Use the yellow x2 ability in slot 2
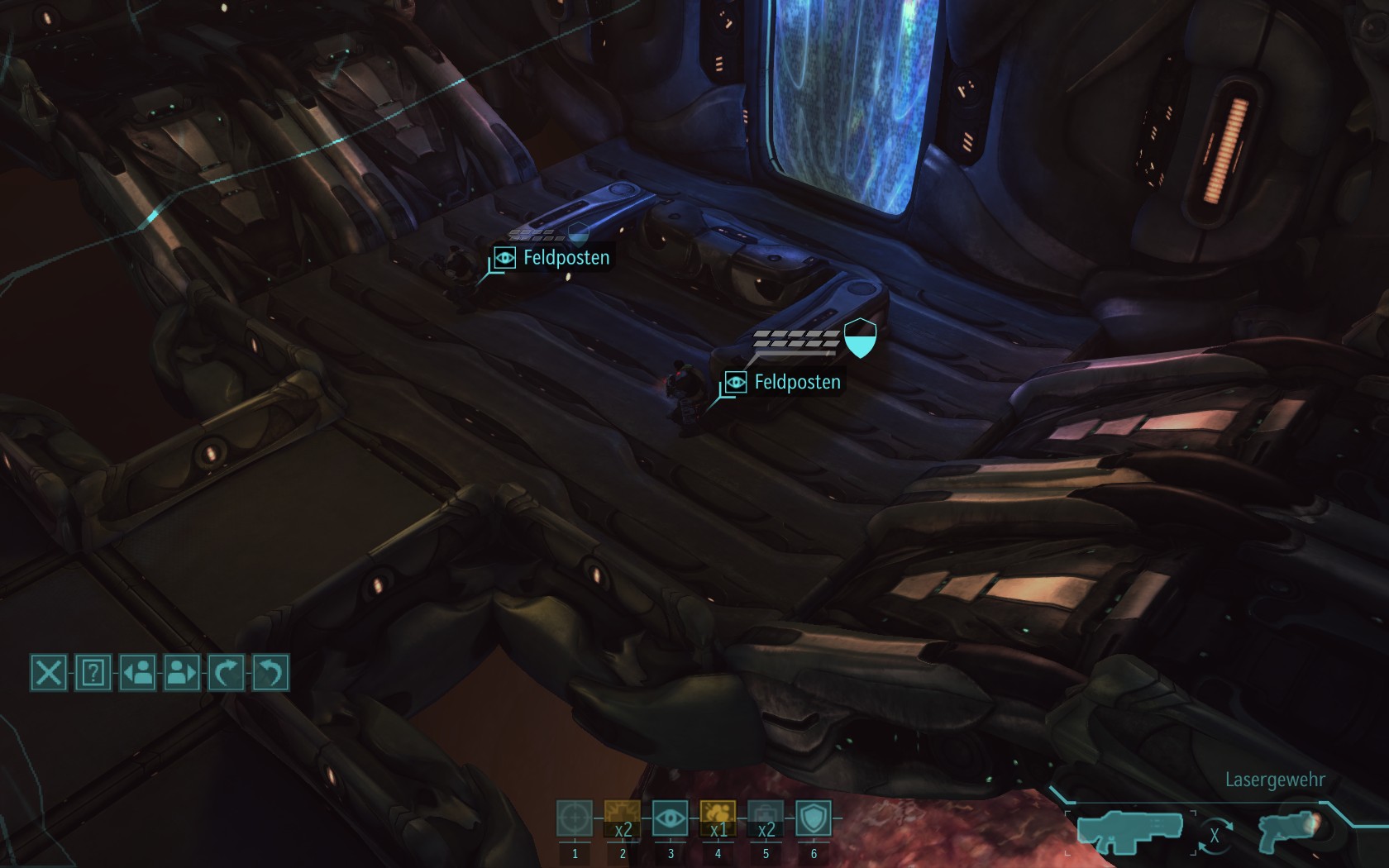 click(x=623, y=818)
